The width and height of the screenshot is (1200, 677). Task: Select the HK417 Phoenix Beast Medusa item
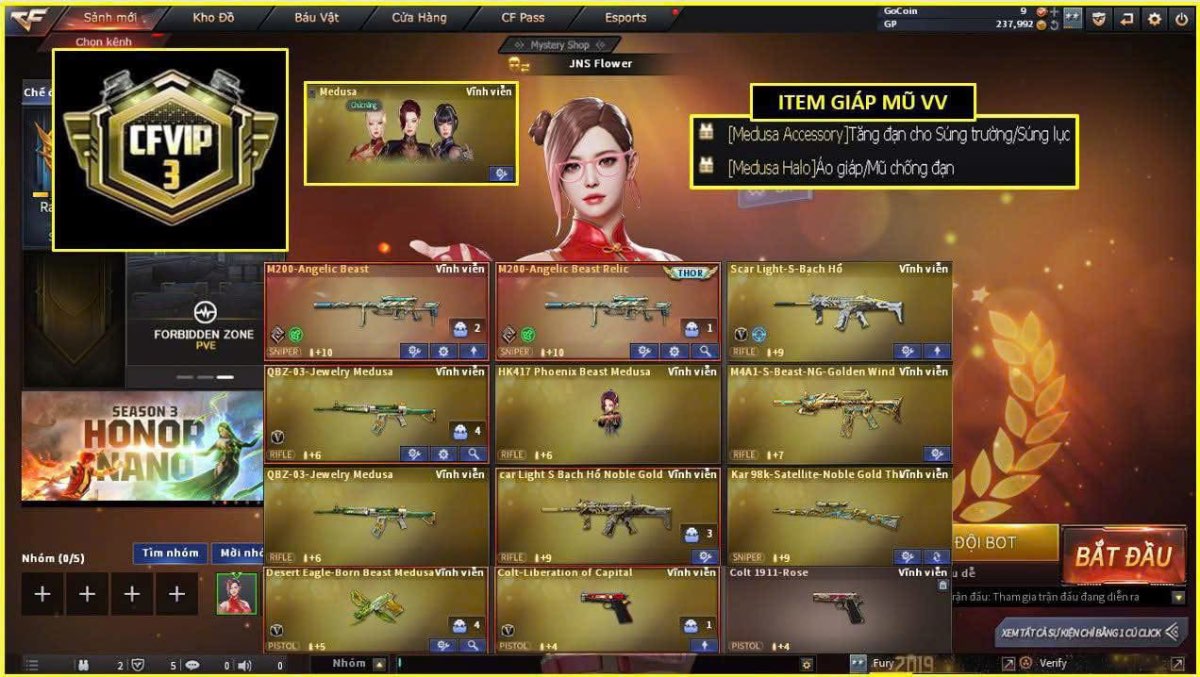608,414
